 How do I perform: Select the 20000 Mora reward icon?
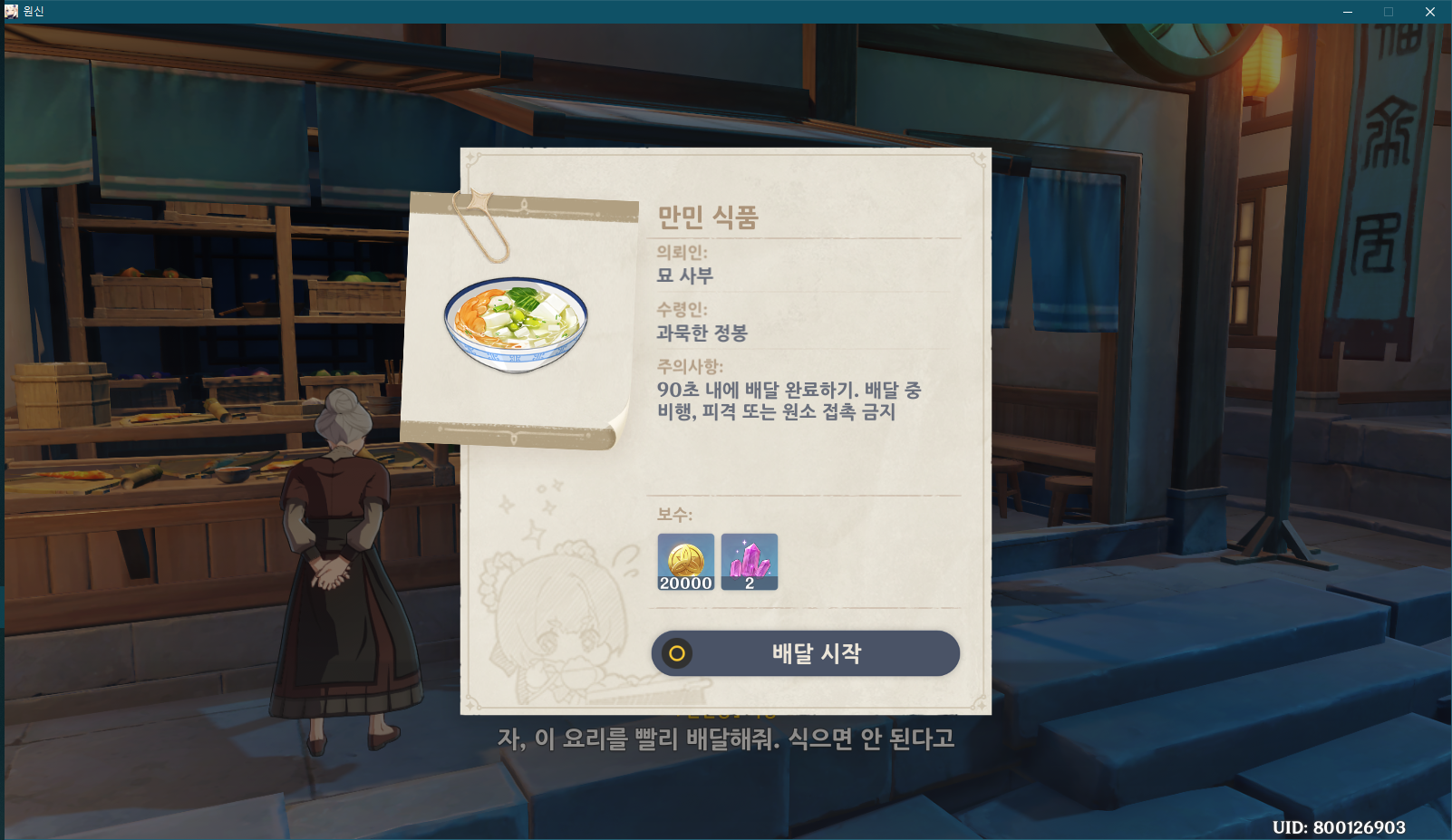point(686,562)
